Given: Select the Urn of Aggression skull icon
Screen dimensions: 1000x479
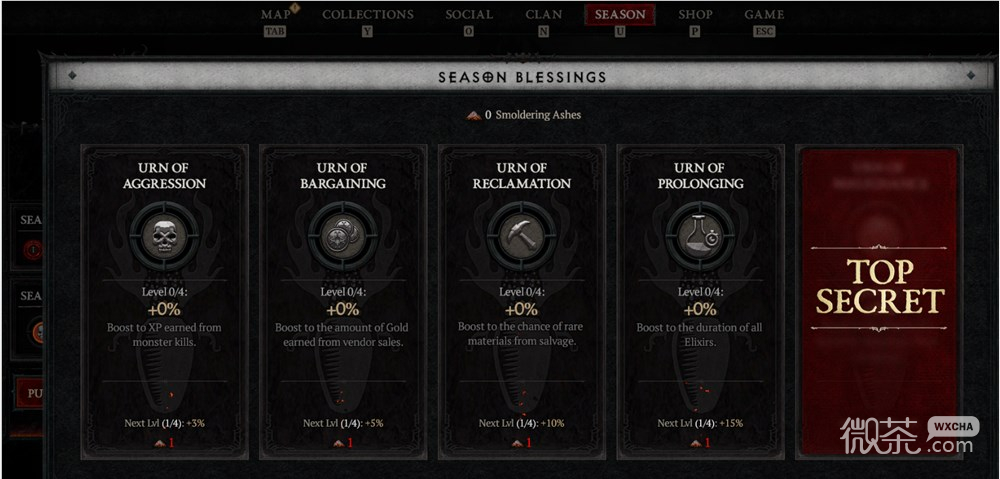Looking at the screenshot, I should coord(164,235).
